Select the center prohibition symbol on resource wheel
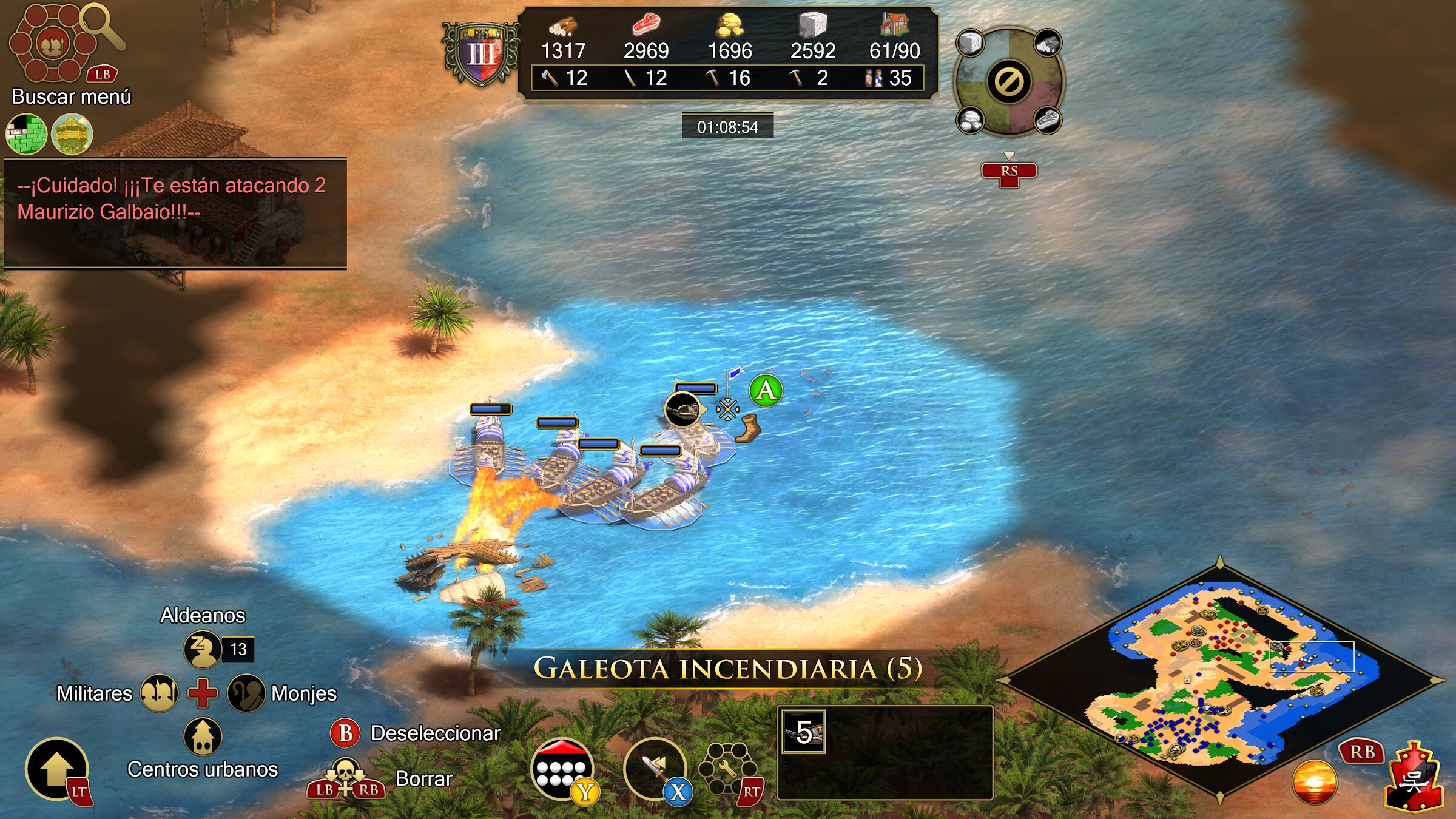The height and width of the screenshot is (819, 1456). click(x=1009, y=81)
